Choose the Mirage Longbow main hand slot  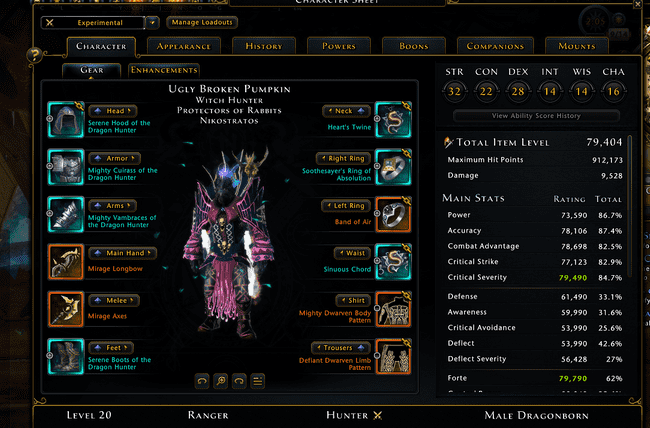pos(68,259)
